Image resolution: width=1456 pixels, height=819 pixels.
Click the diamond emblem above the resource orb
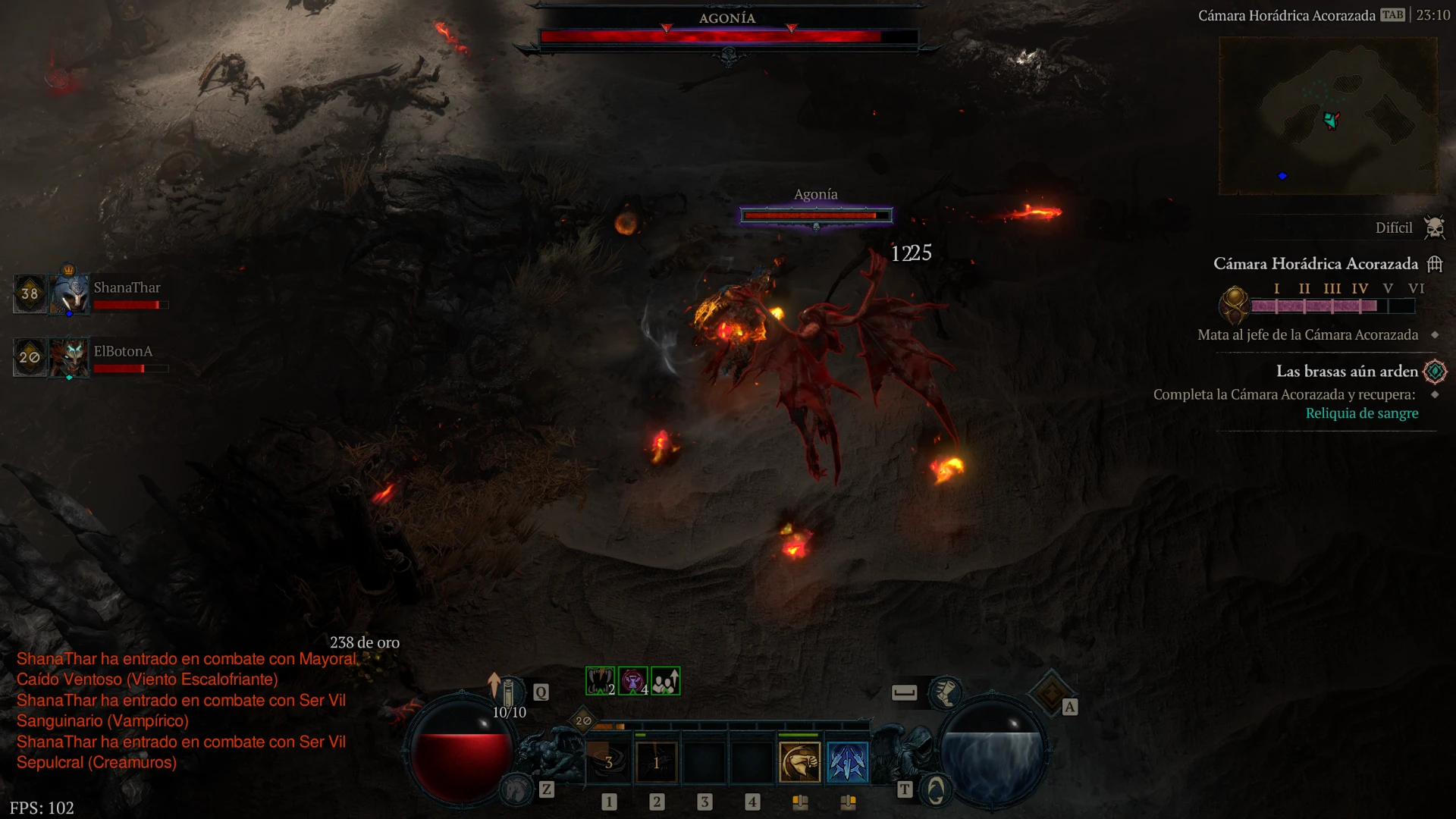pyautogui.click(x=1051, y=692)
